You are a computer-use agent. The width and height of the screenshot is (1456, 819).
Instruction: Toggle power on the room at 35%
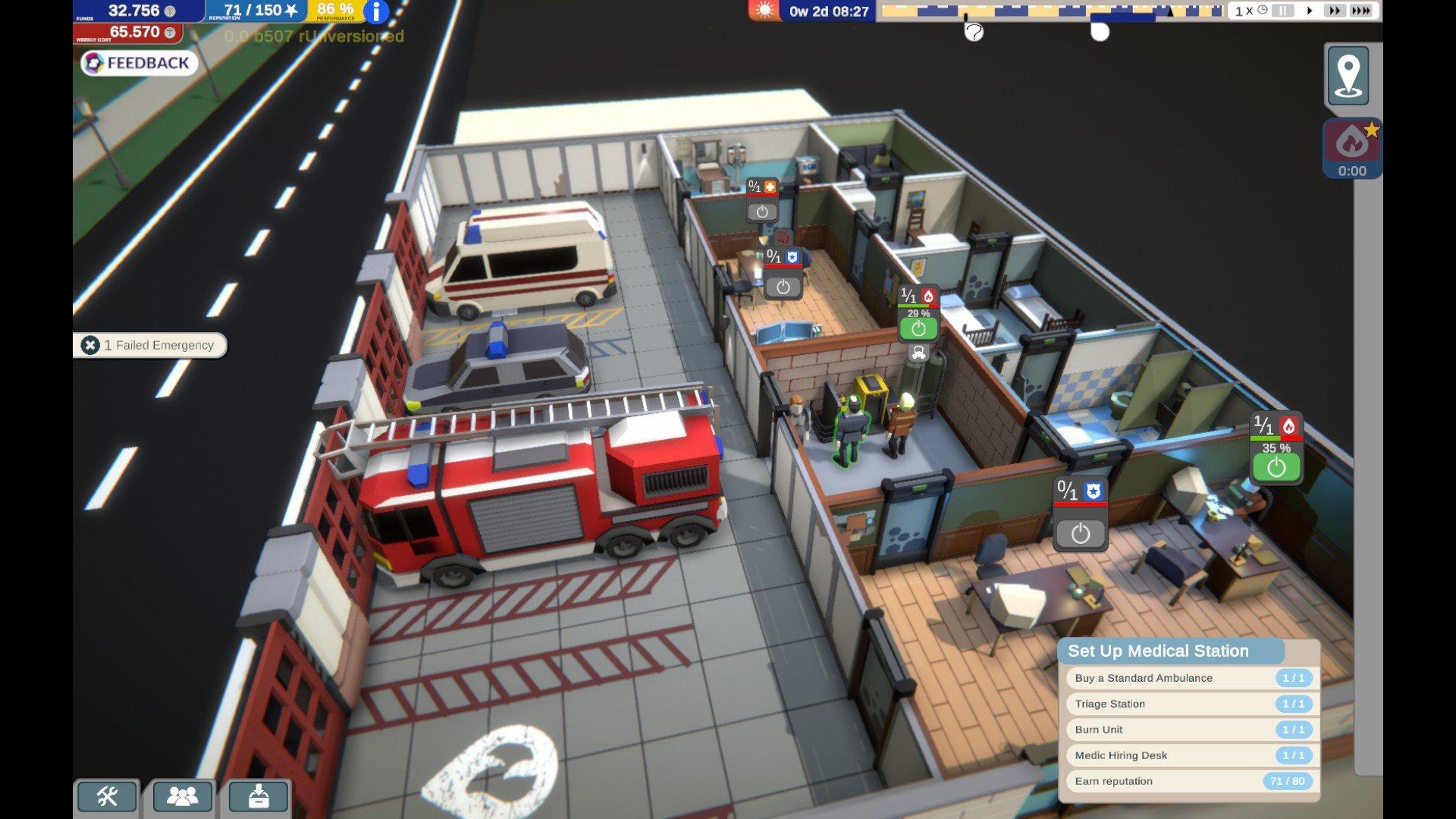1275,466
